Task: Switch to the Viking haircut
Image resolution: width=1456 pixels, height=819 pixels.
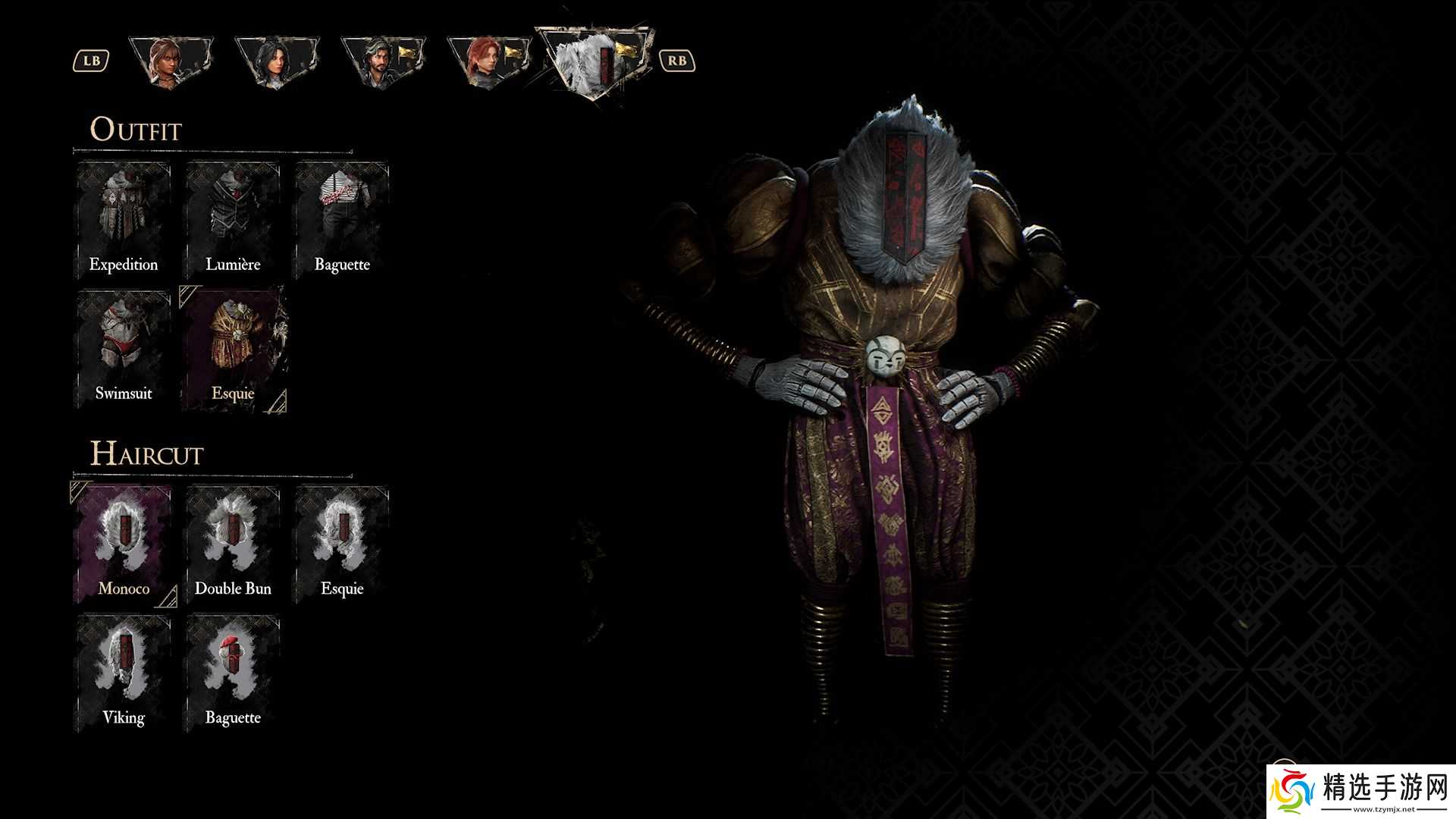Action: (124, 673)
